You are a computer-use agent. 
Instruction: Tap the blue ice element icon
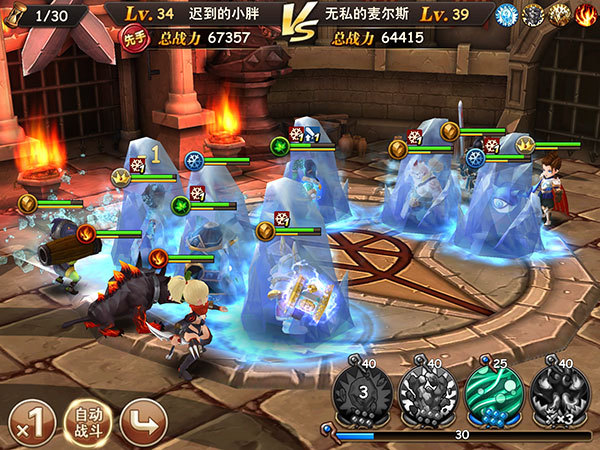pyautogui.click(x=506, y=14)
